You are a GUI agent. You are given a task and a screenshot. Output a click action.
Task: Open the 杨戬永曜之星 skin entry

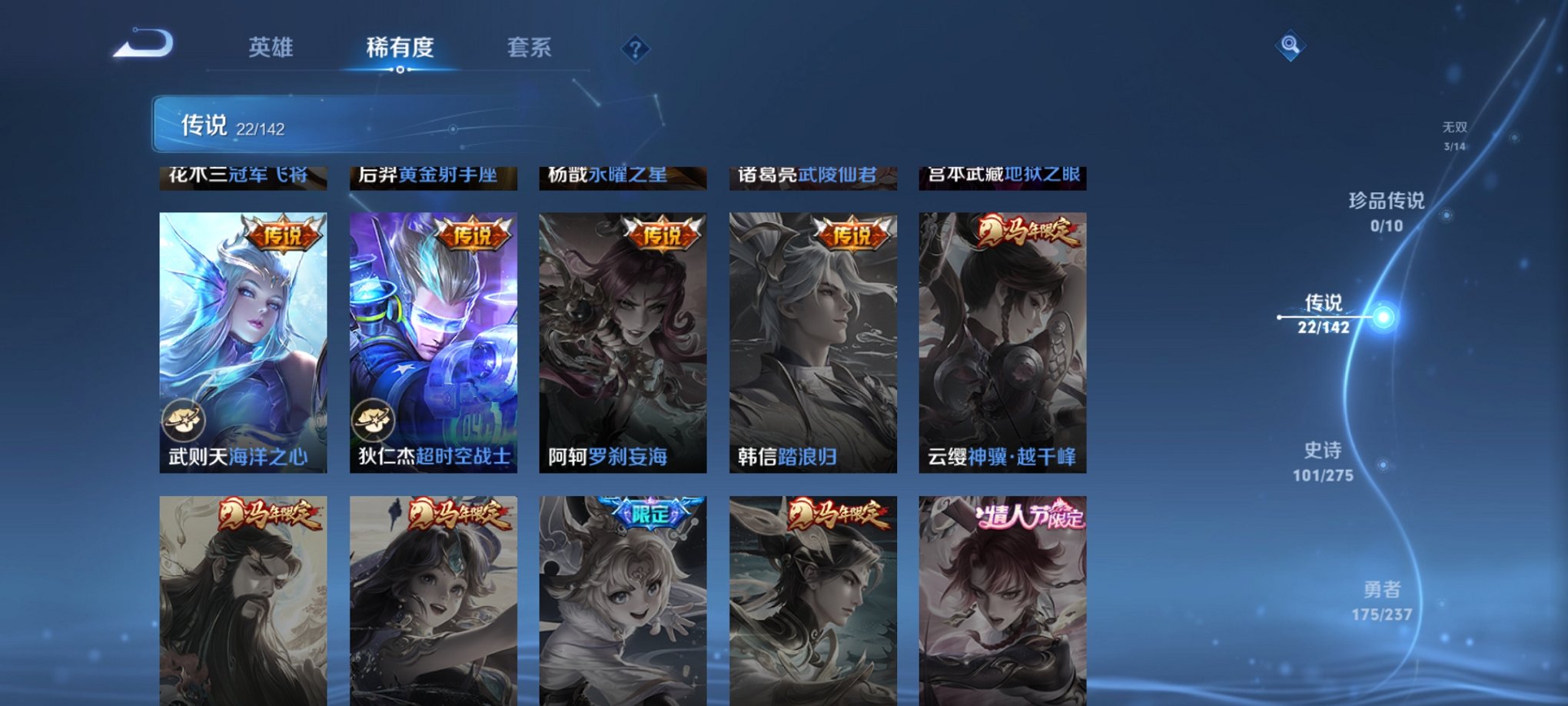pos(623,175)
